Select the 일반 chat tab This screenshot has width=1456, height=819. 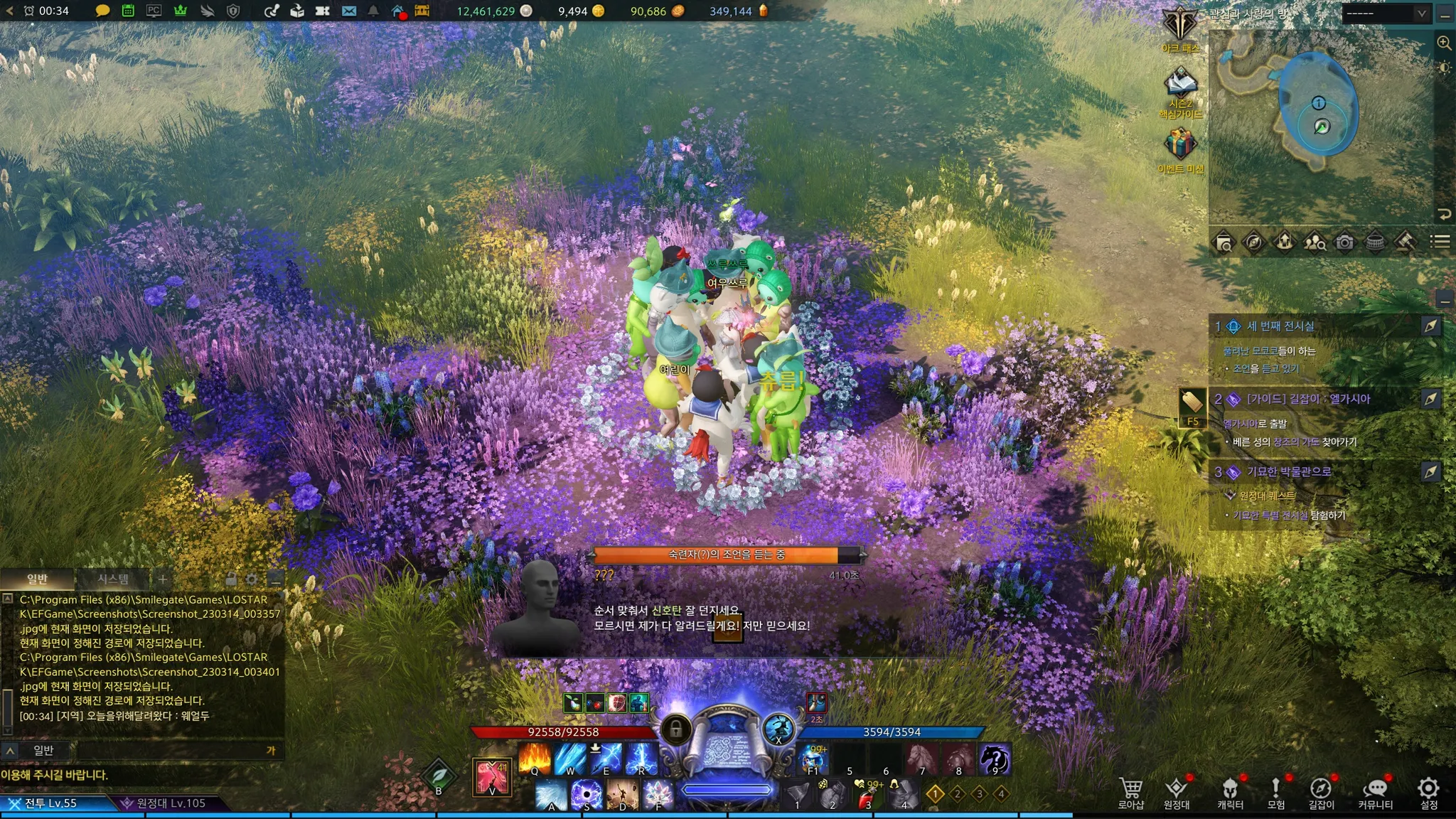click(37, 579)
